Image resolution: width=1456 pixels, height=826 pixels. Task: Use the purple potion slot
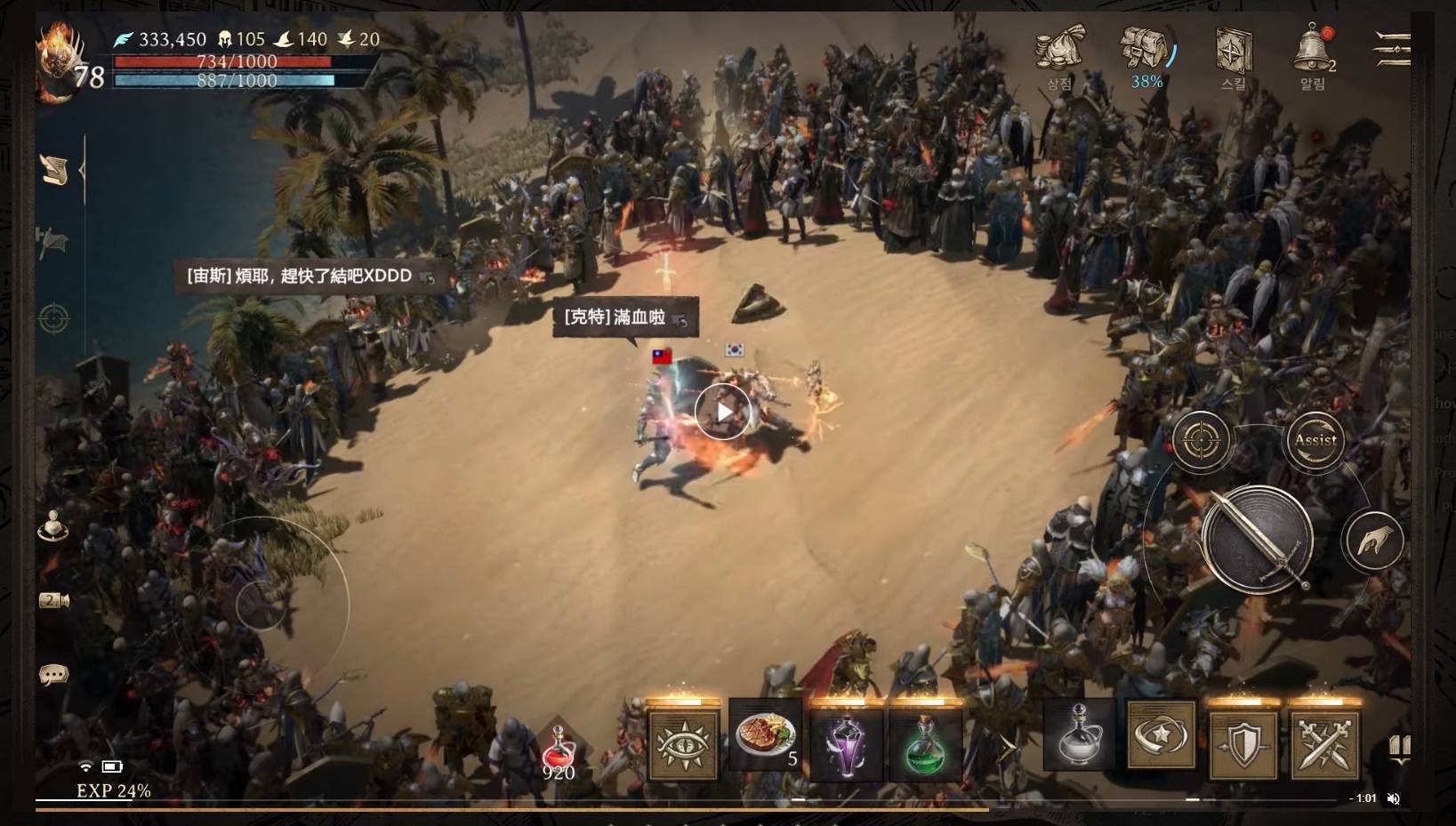[845, 745]
